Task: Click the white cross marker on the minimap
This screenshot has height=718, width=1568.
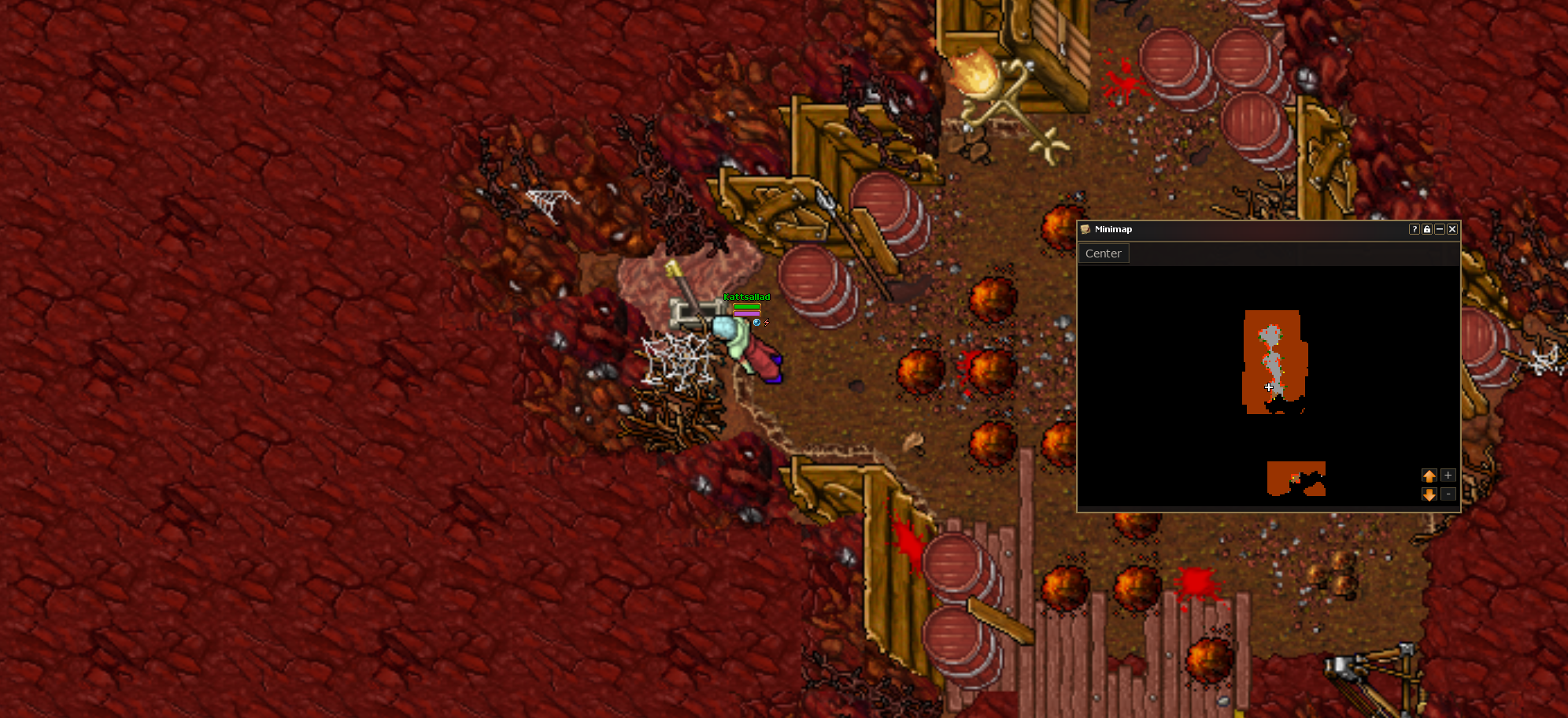Action: coord(1269,387)
